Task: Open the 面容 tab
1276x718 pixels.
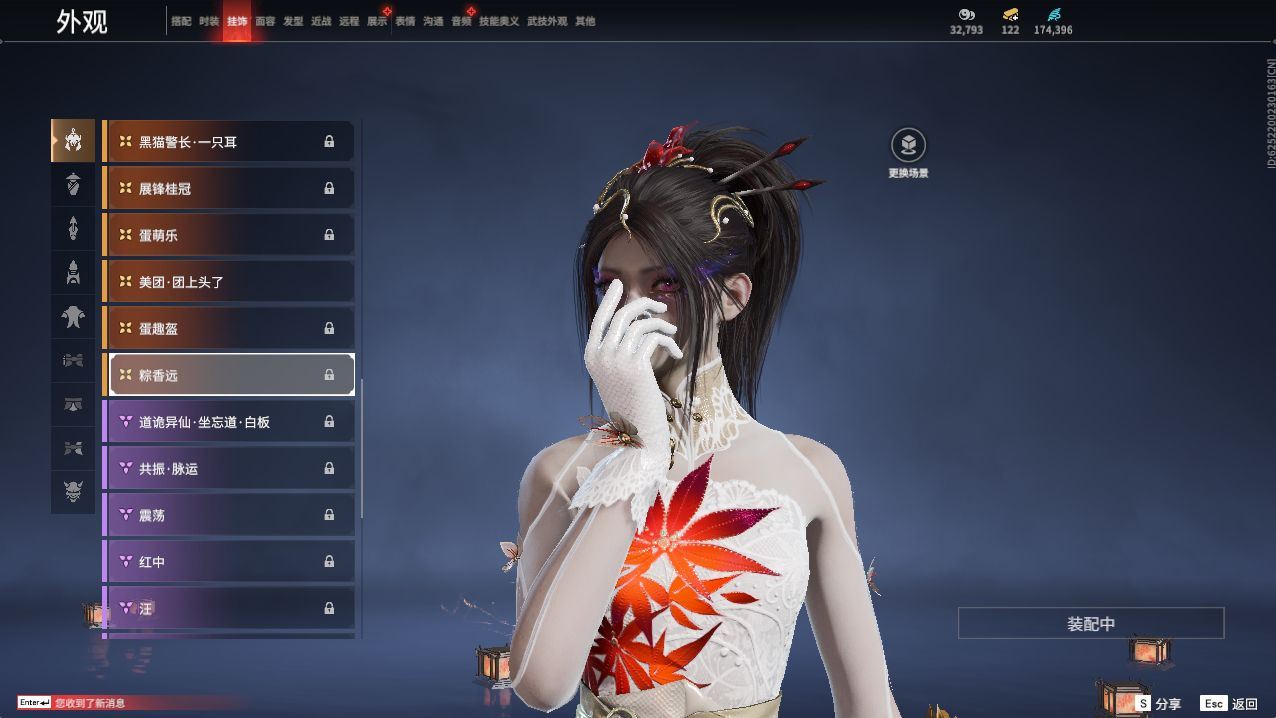Action: point(265,21)
